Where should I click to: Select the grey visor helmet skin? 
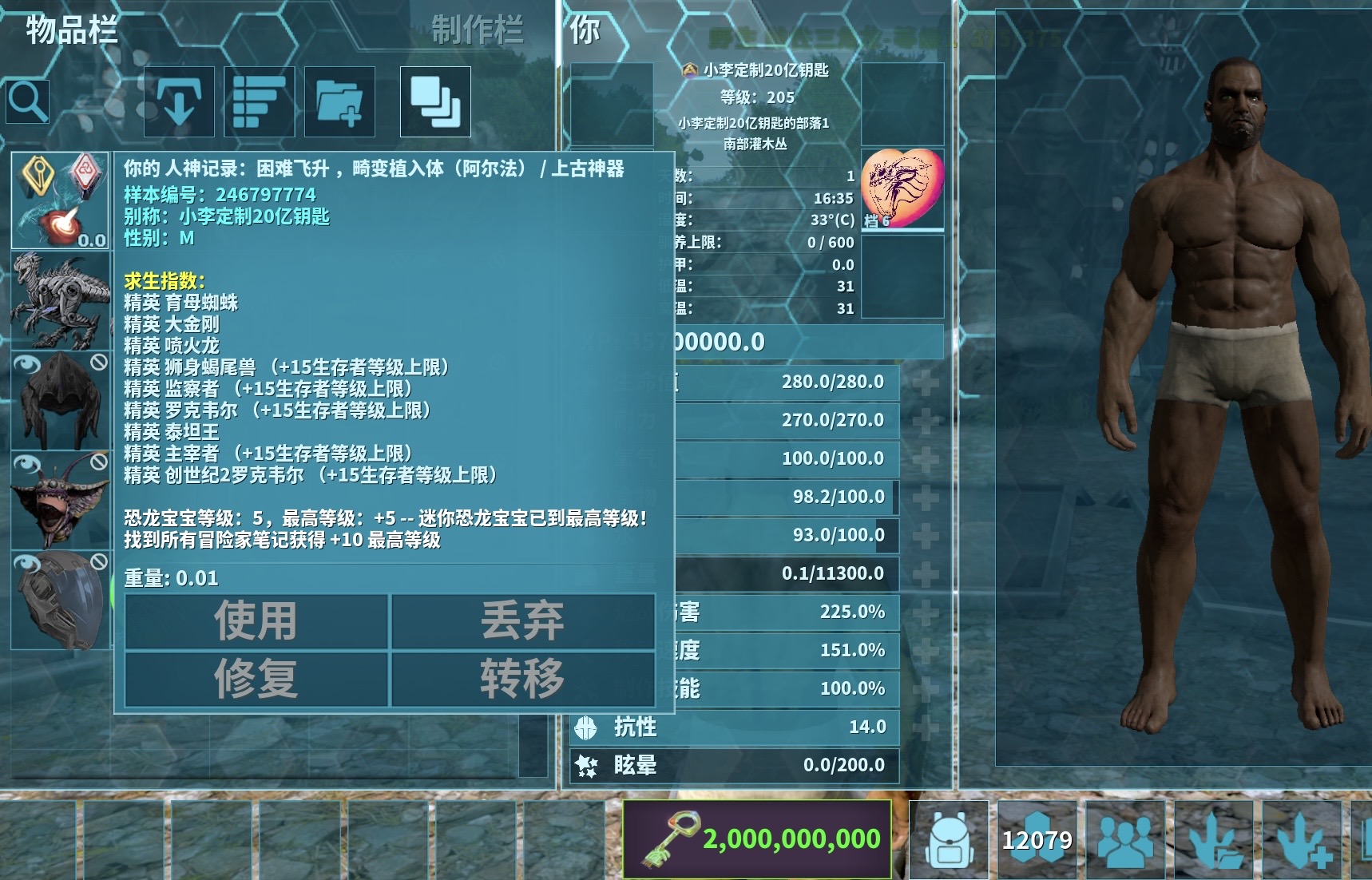60,600
